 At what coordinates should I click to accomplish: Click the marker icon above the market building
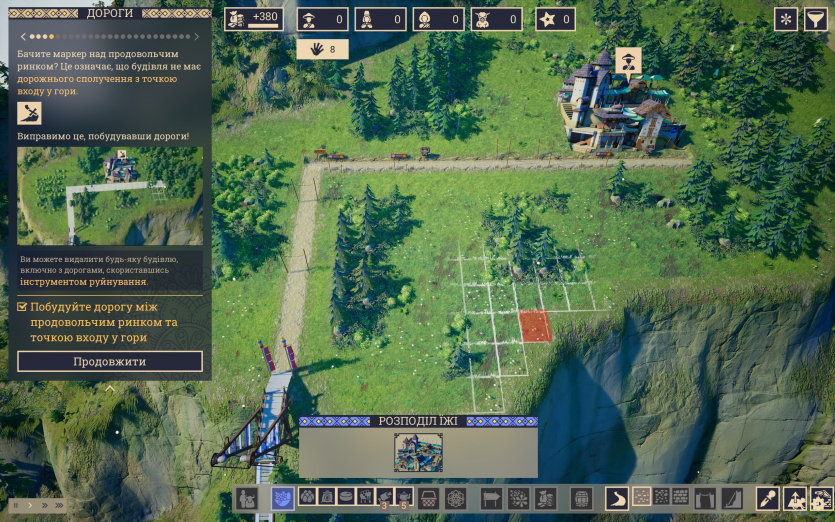(628, 60)
